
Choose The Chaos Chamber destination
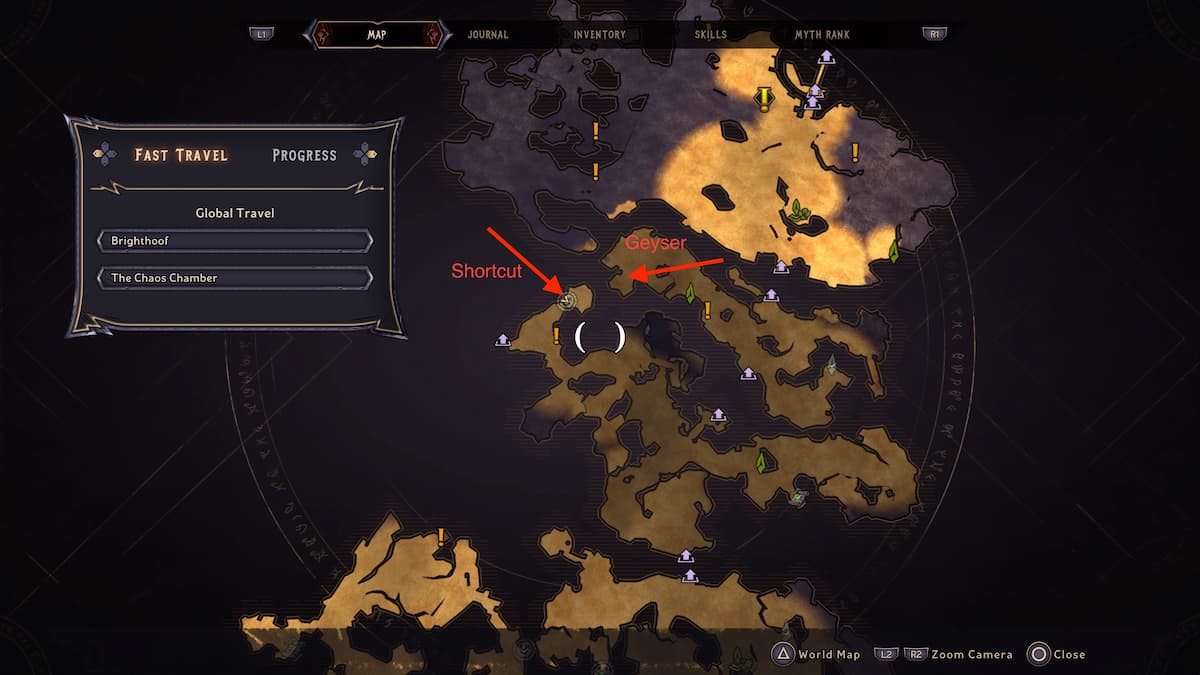235,277
